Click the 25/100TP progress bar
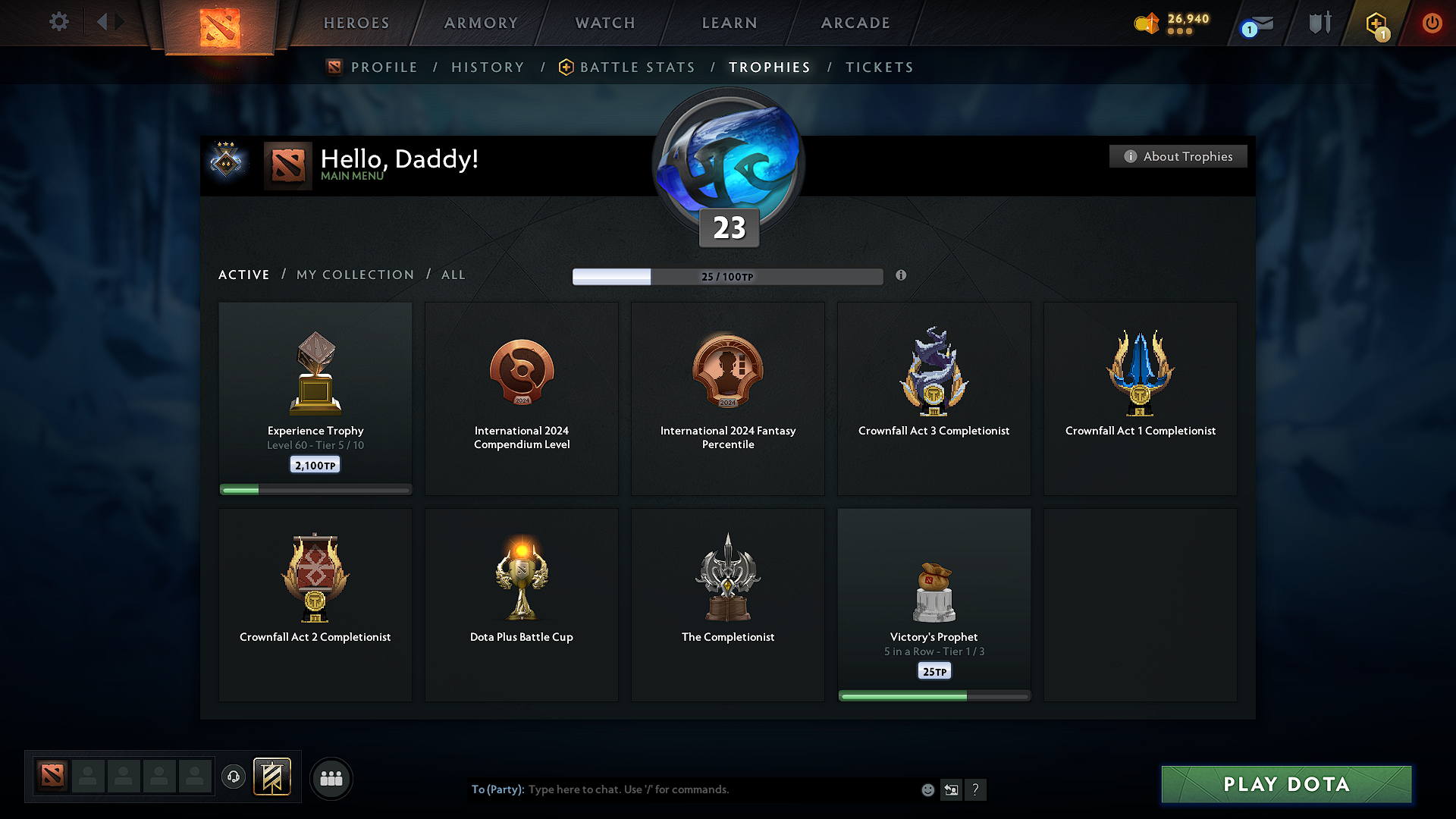 tap(728, 276)
